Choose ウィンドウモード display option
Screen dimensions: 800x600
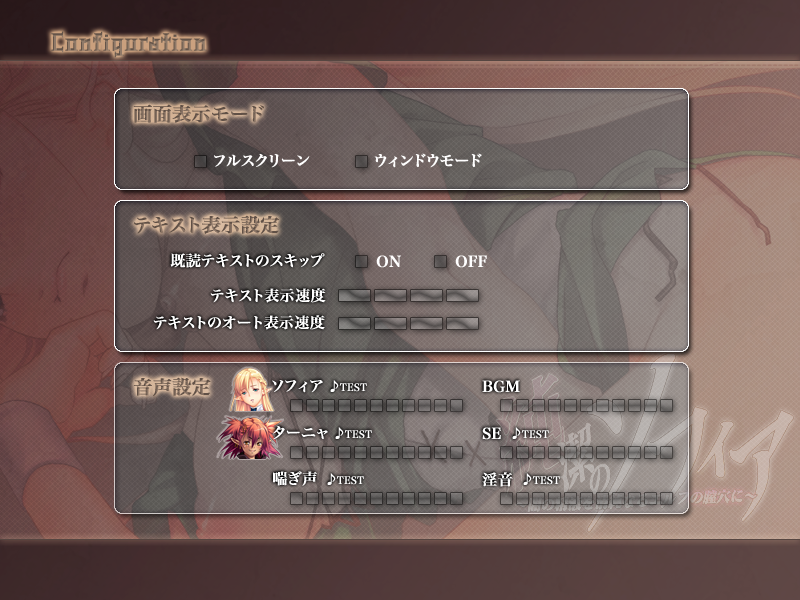coord(362,161)
